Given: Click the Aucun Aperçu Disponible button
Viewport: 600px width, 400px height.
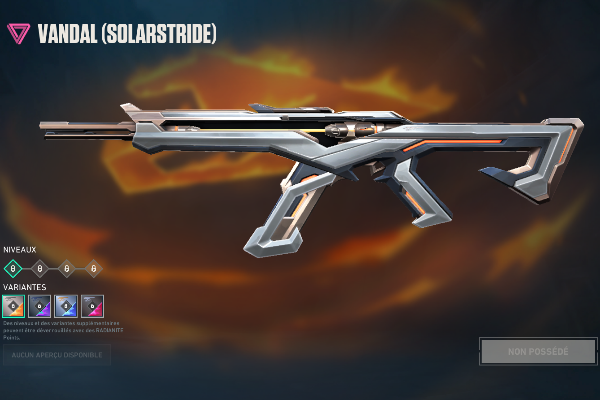Looking at the screenshot, I should (x=56, y=355).
